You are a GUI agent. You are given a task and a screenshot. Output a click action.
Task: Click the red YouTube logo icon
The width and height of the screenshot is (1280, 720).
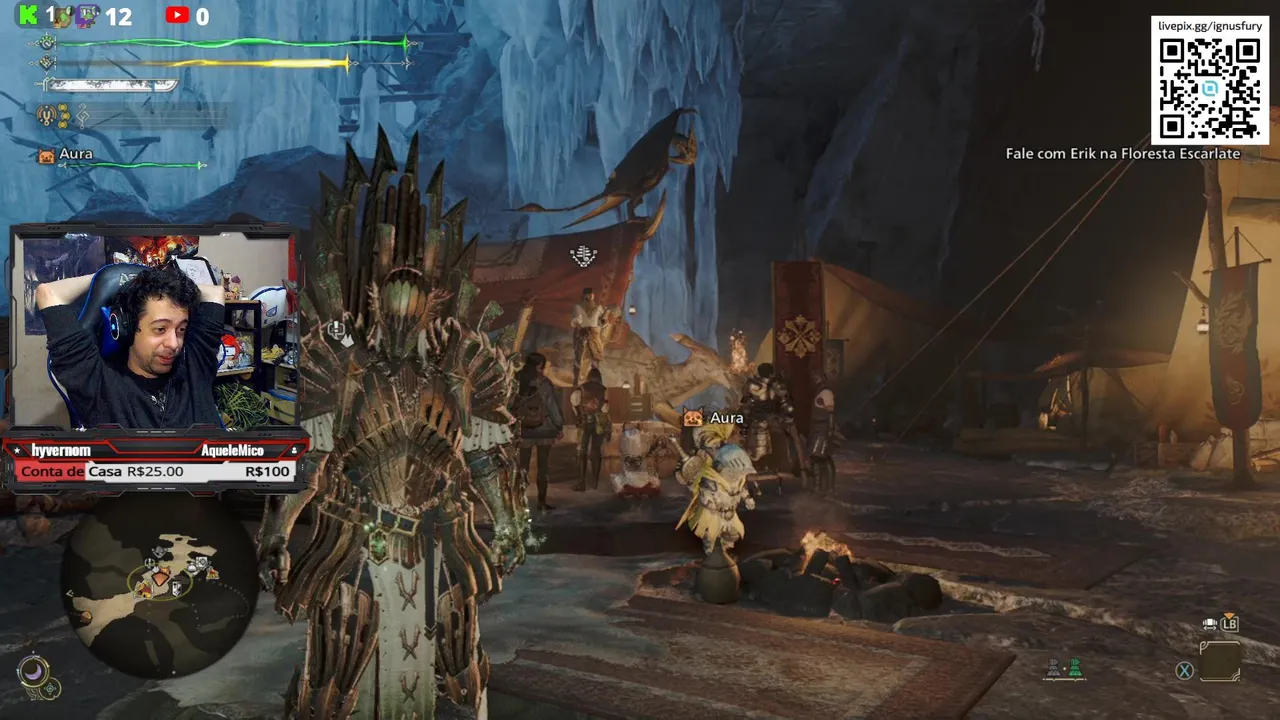177,15
